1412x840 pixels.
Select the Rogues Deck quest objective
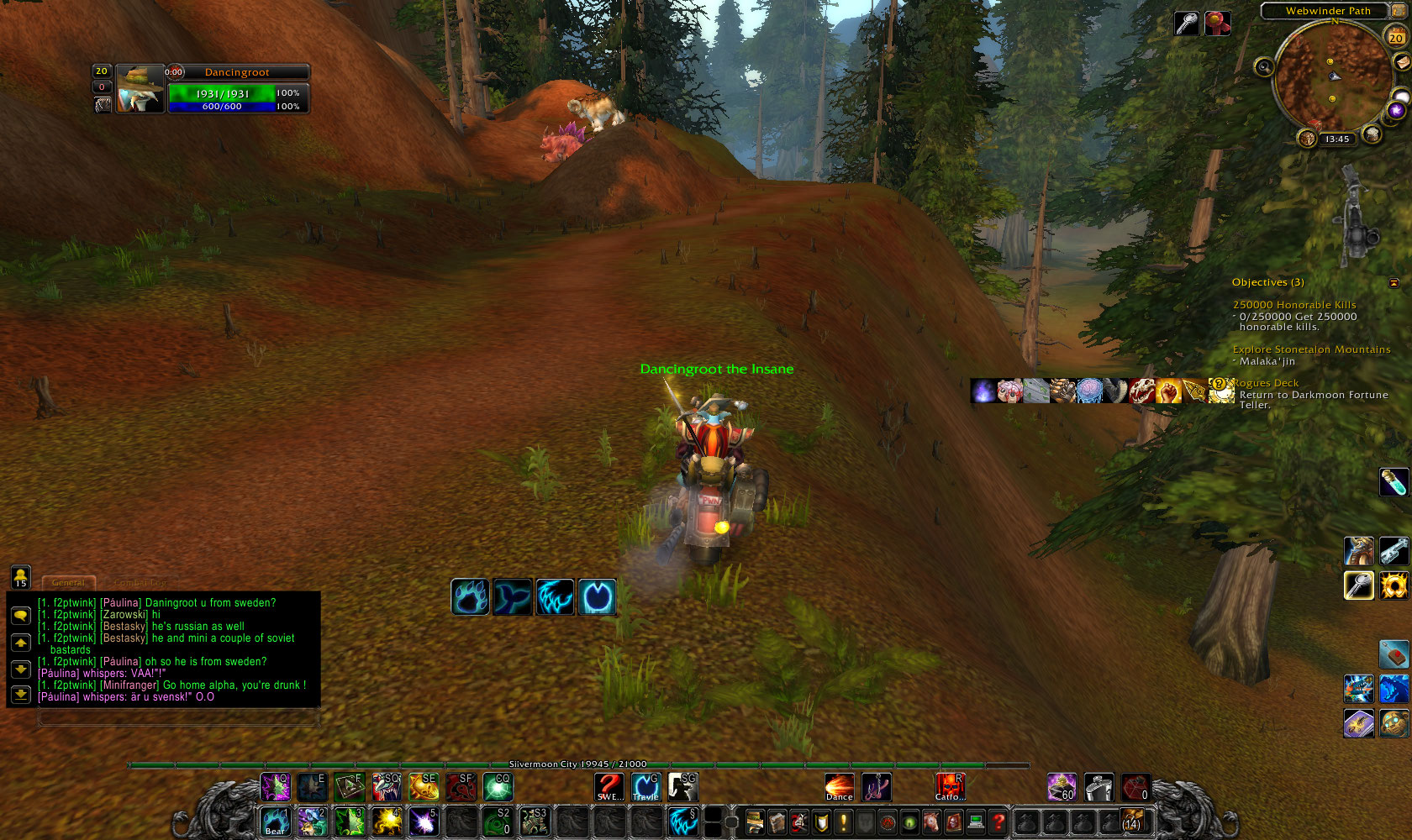click(x=1266, y=383)
